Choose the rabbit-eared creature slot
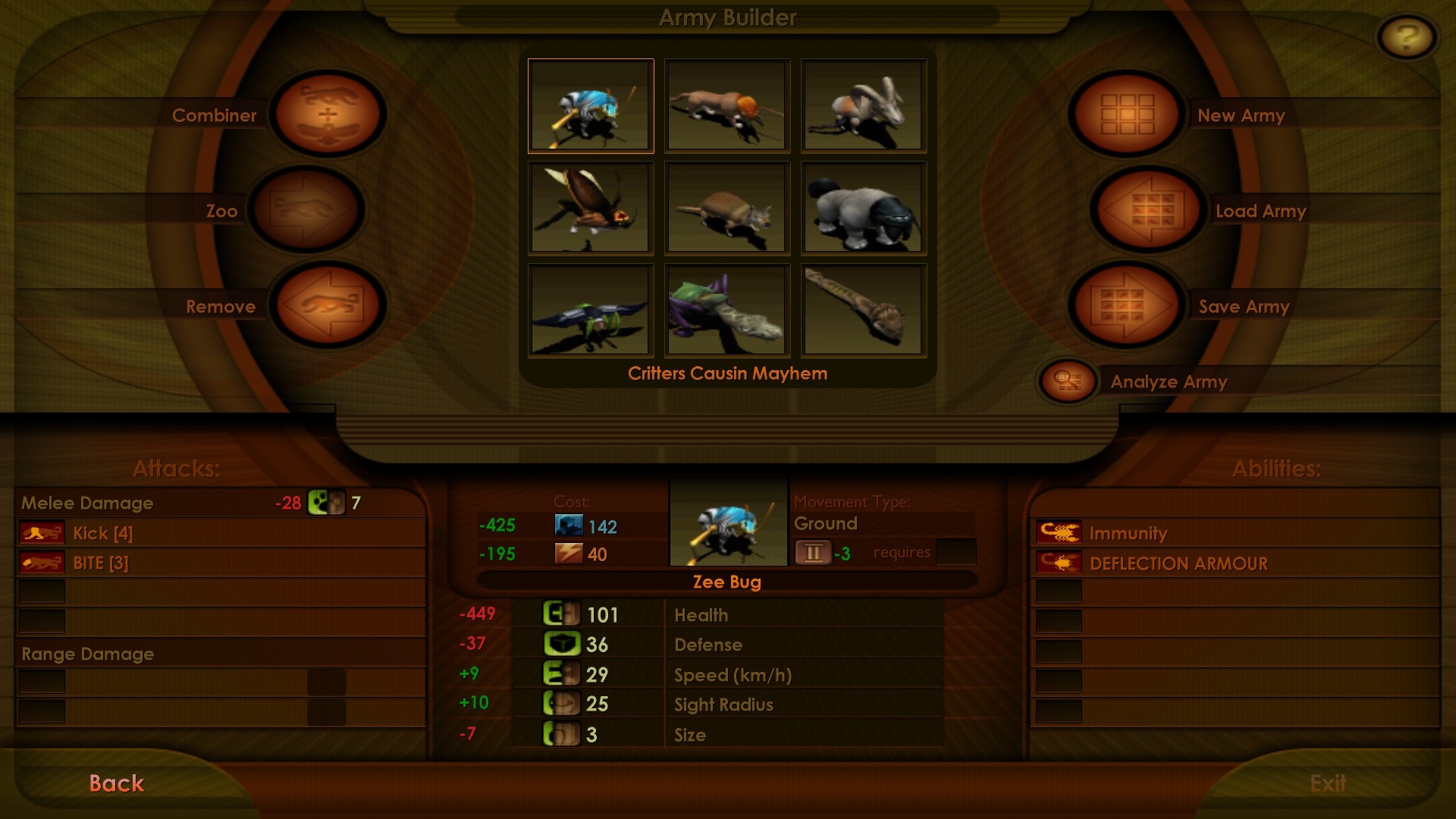 863,106
